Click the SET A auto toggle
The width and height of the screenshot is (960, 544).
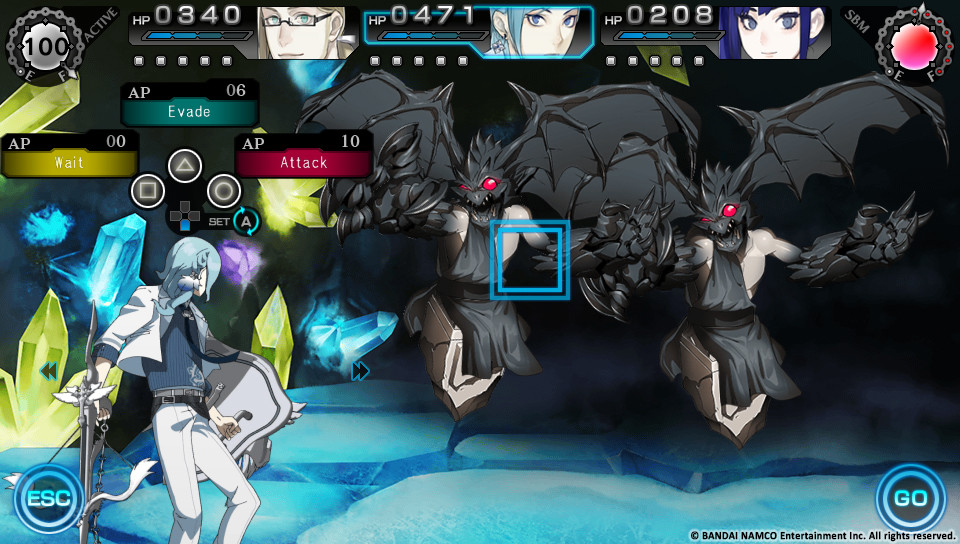(x=246, y=221)
